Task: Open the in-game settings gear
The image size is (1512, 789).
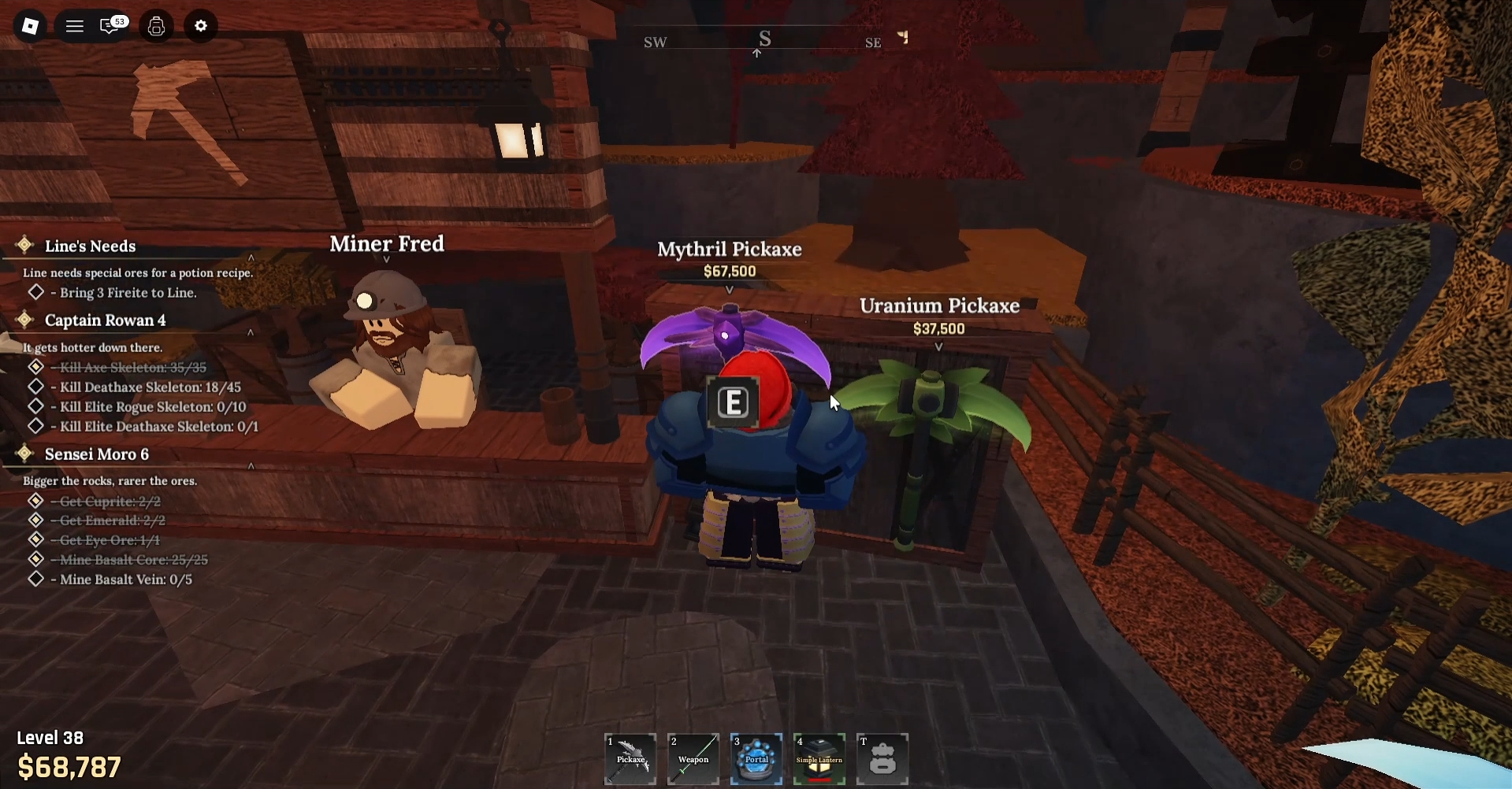Action: (201, 26)
